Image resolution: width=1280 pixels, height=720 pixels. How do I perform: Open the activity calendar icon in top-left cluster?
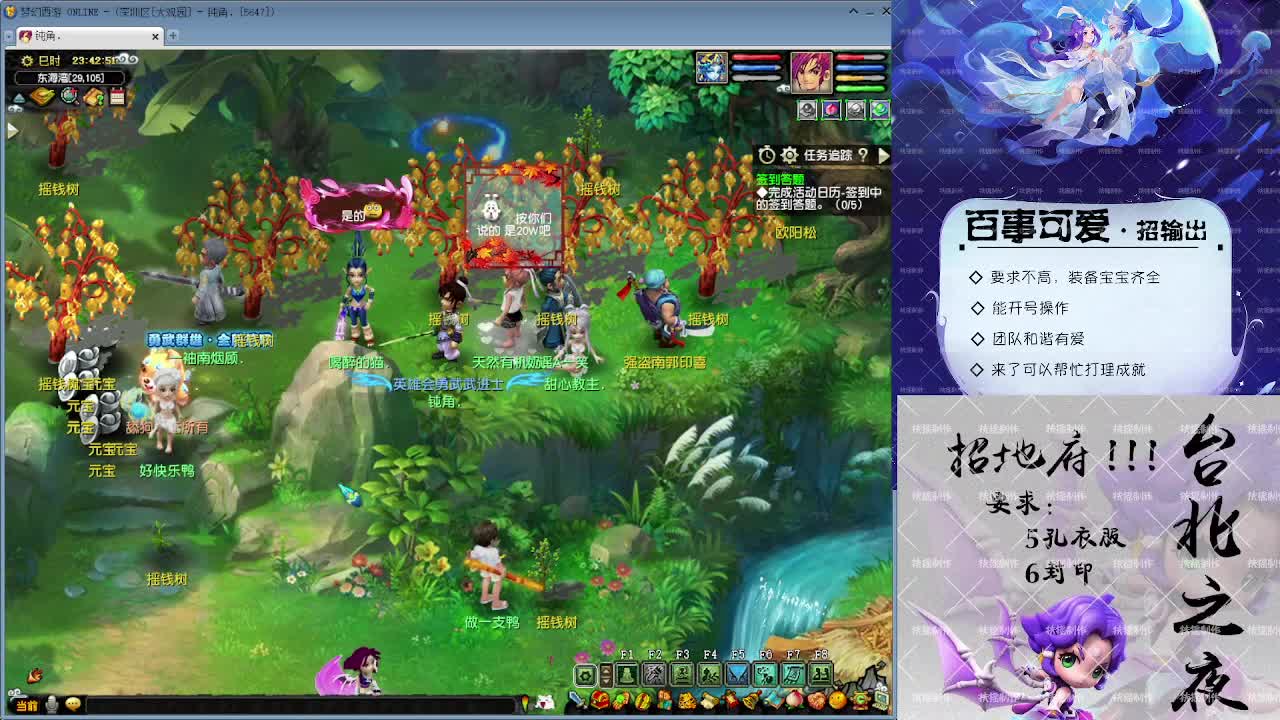click(118, 96)
